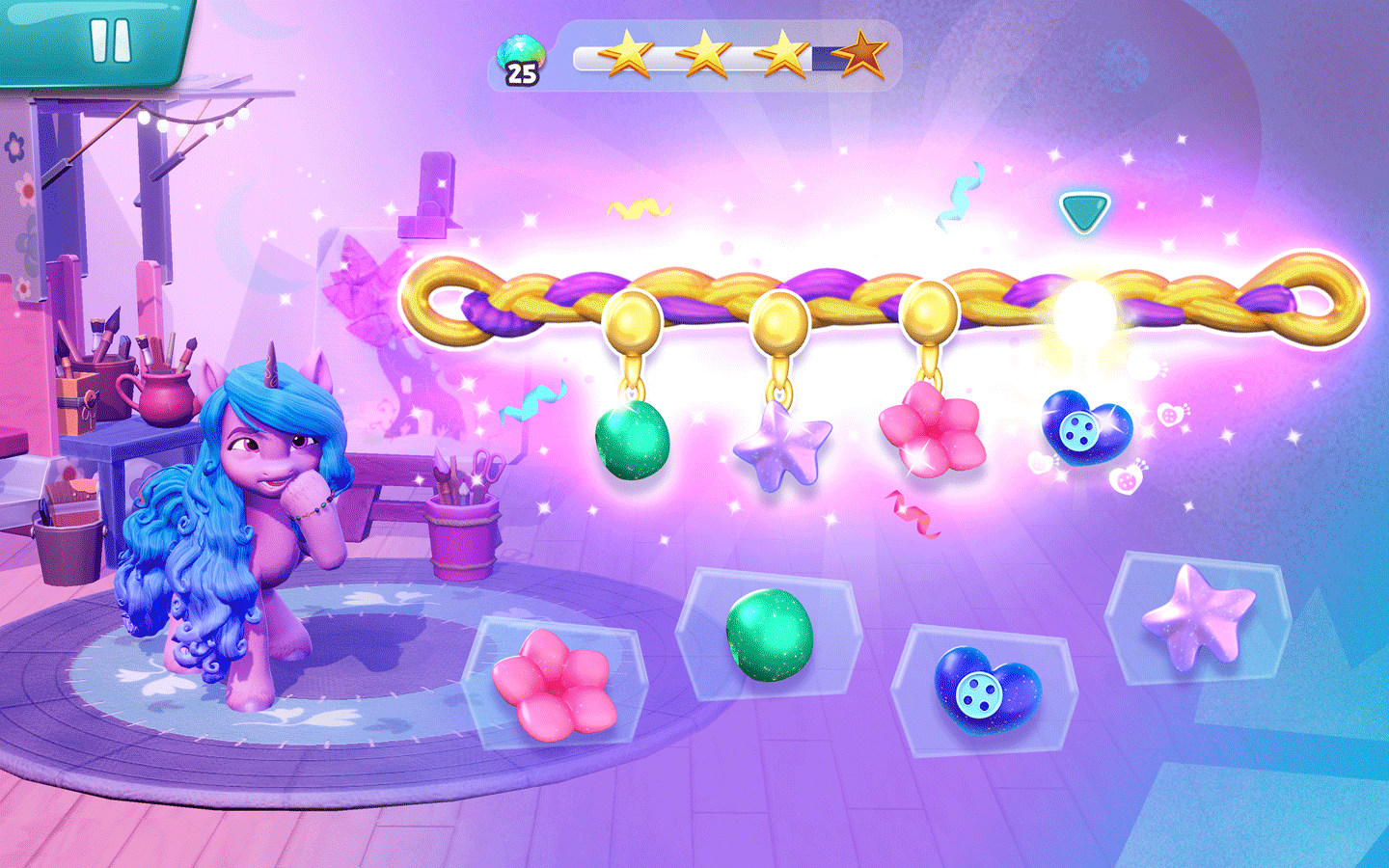The width and height of the screenshot is (1389, 868).
Task: Select the green glitter ball charm tile
Action: click(x=769, y=636)
